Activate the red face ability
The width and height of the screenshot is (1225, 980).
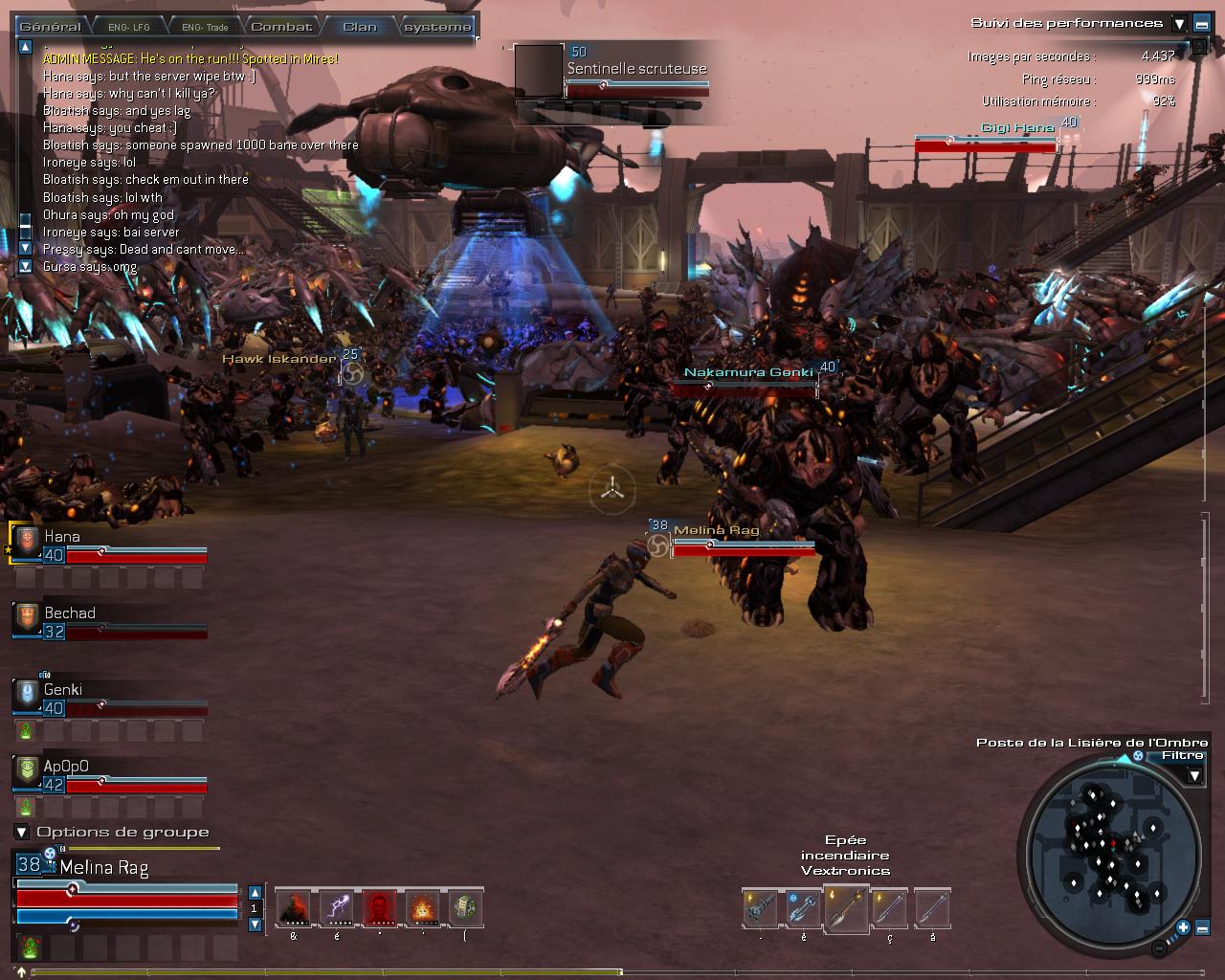coord(380,907)
